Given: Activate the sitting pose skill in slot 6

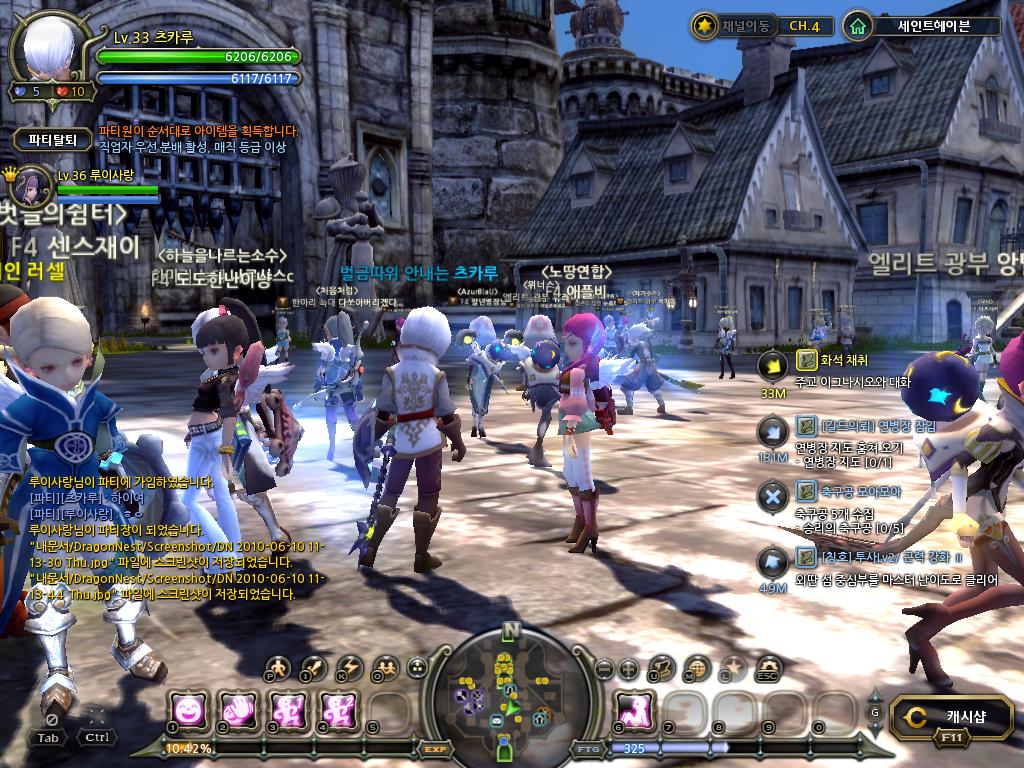Looking at the screenshot, I should point(633,709).
